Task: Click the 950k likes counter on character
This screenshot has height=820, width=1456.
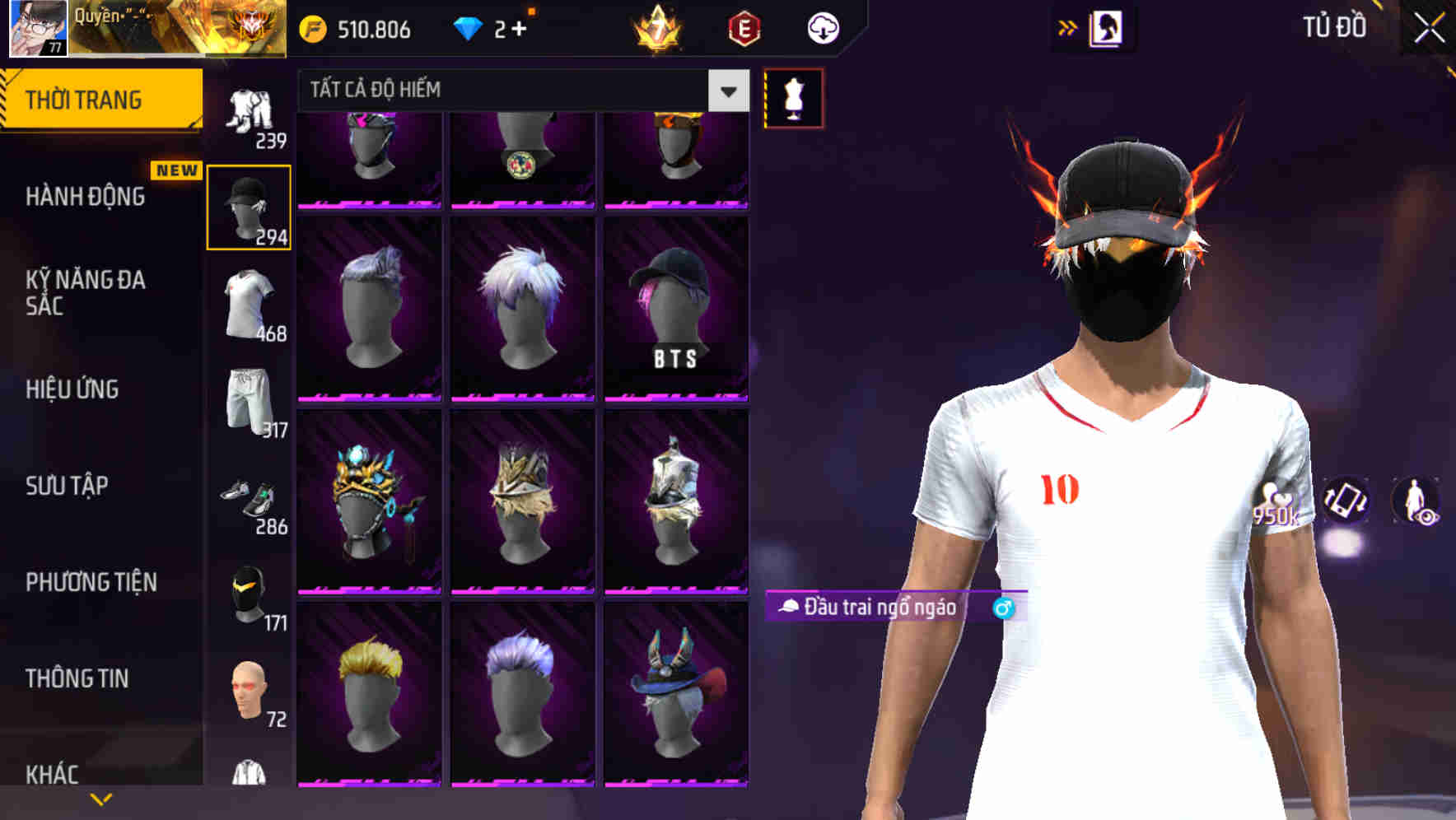Action: coord(1276,505)
